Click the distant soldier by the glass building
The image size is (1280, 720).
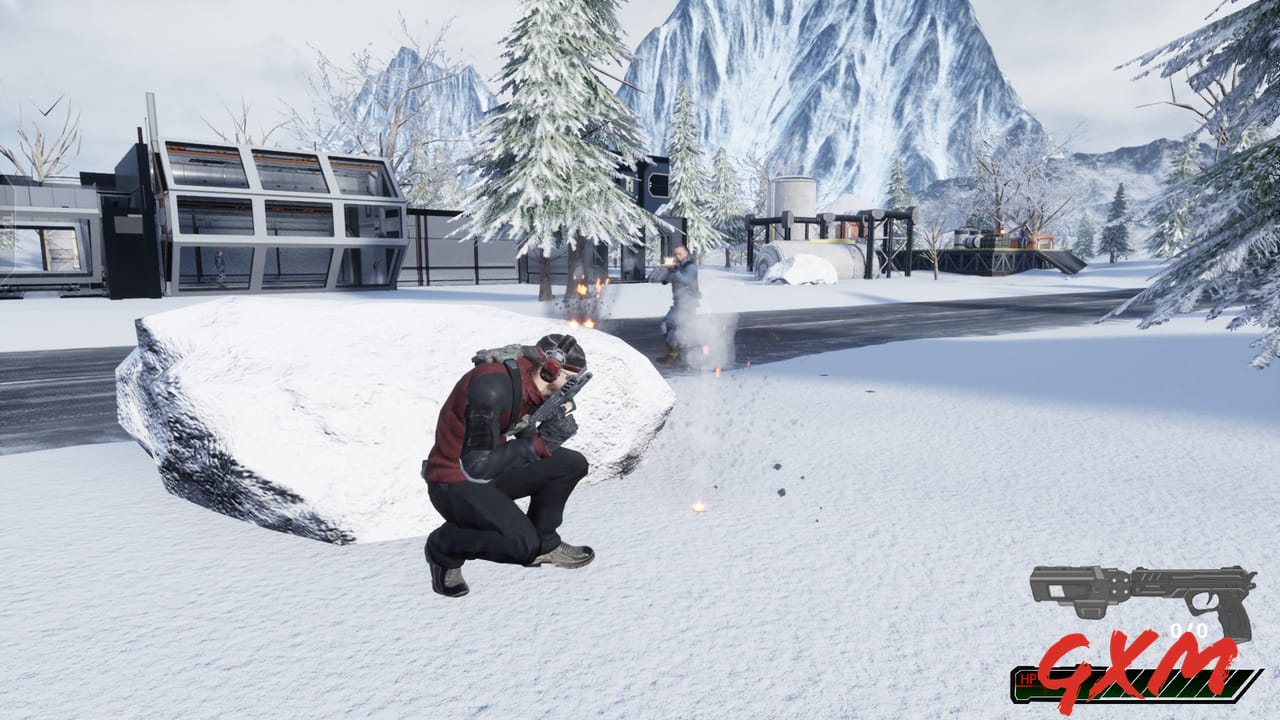pyautogui.click(x=220, y=265)
